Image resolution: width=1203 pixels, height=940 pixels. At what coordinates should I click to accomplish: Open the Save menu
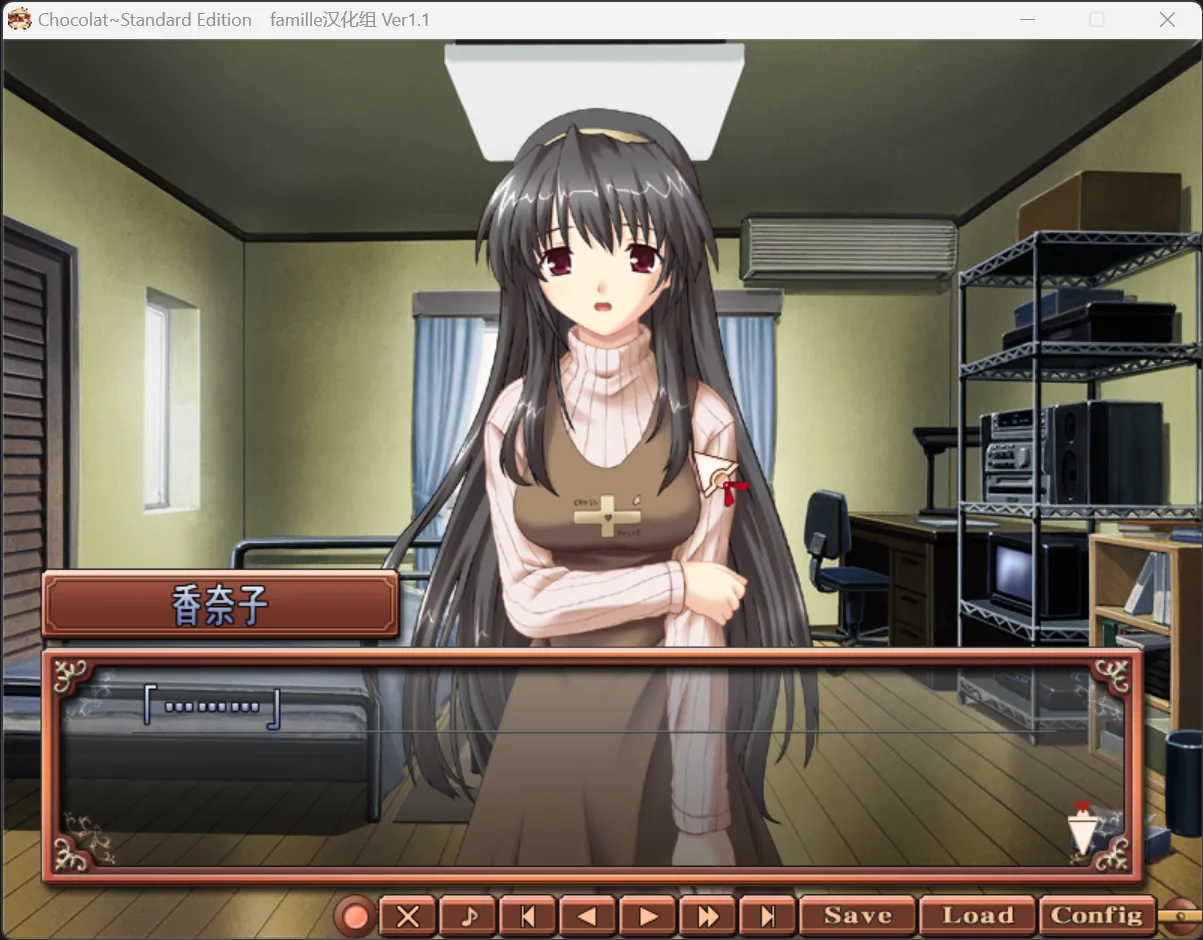tap(857, 915)
